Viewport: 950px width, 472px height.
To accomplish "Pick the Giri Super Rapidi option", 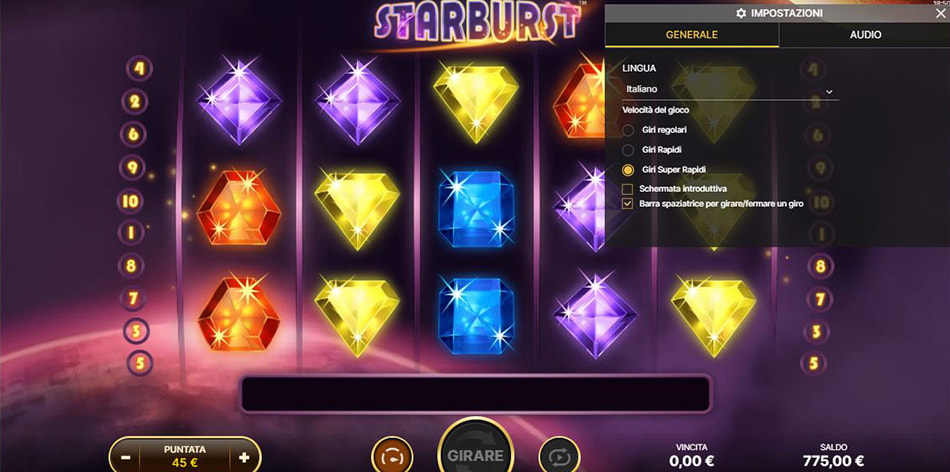I will (x=628, y=170).
